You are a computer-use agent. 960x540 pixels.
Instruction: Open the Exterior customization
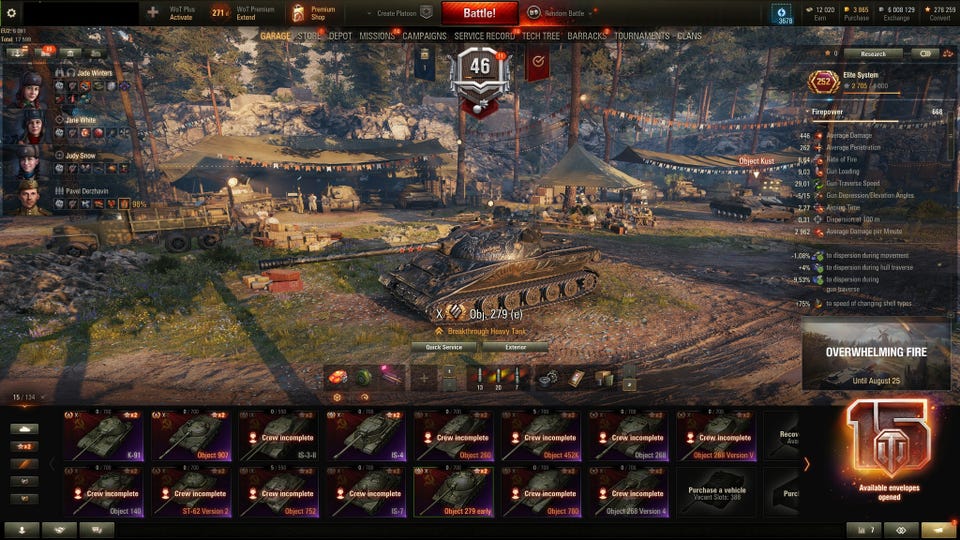pos(515,347)
